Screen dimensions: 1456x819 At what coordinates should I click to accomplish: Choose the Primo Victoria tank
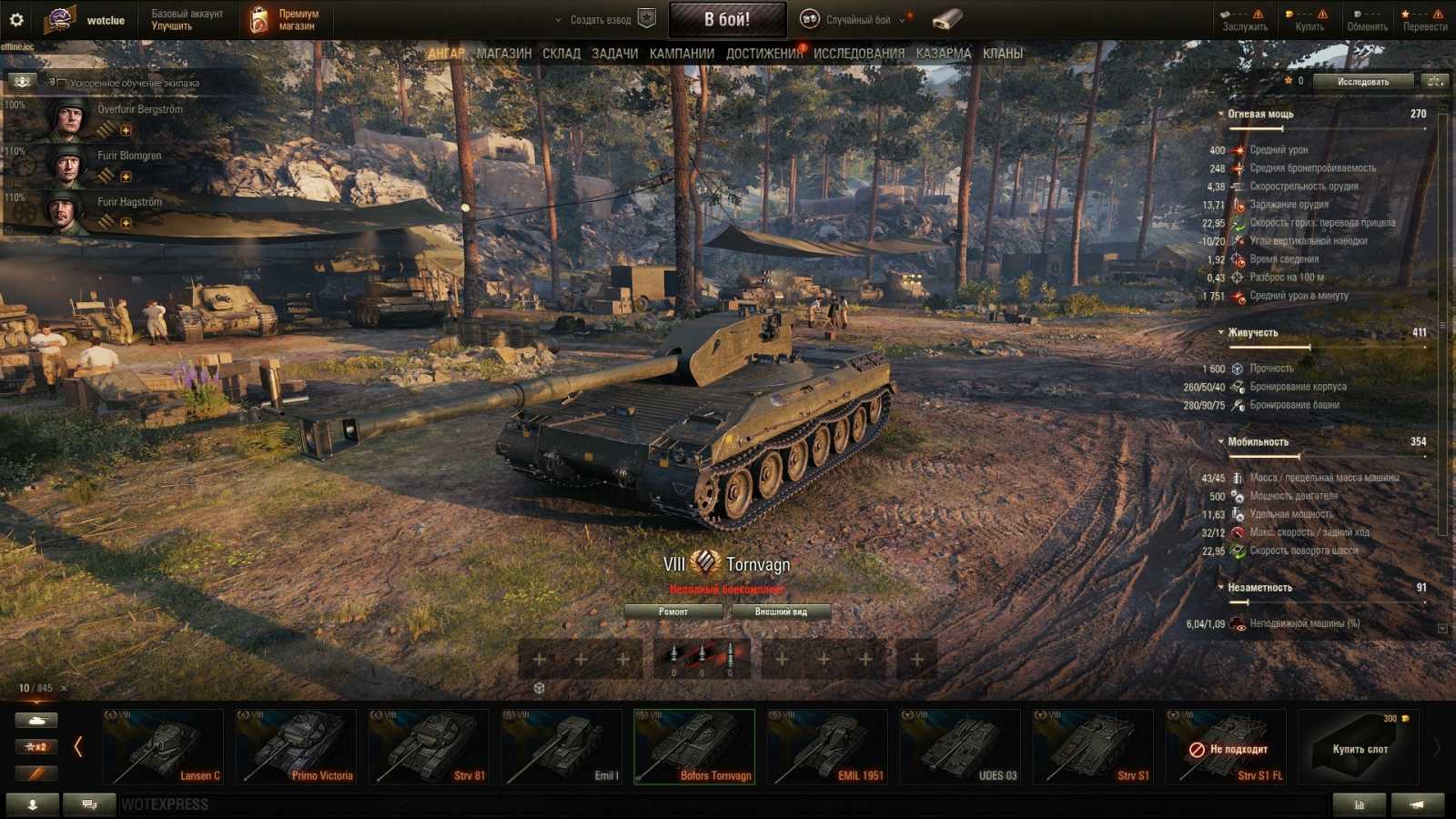pos(296,747)
